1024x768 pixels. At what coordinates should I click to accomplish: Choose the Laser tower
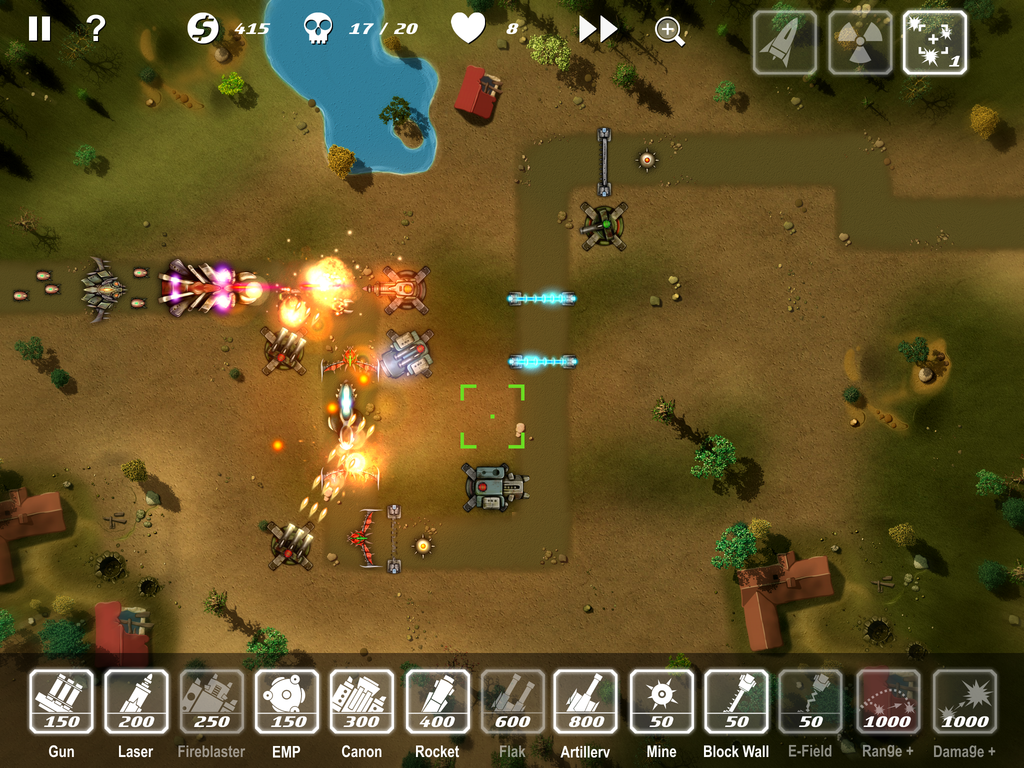pyautogui.click(x=136, y=702)
